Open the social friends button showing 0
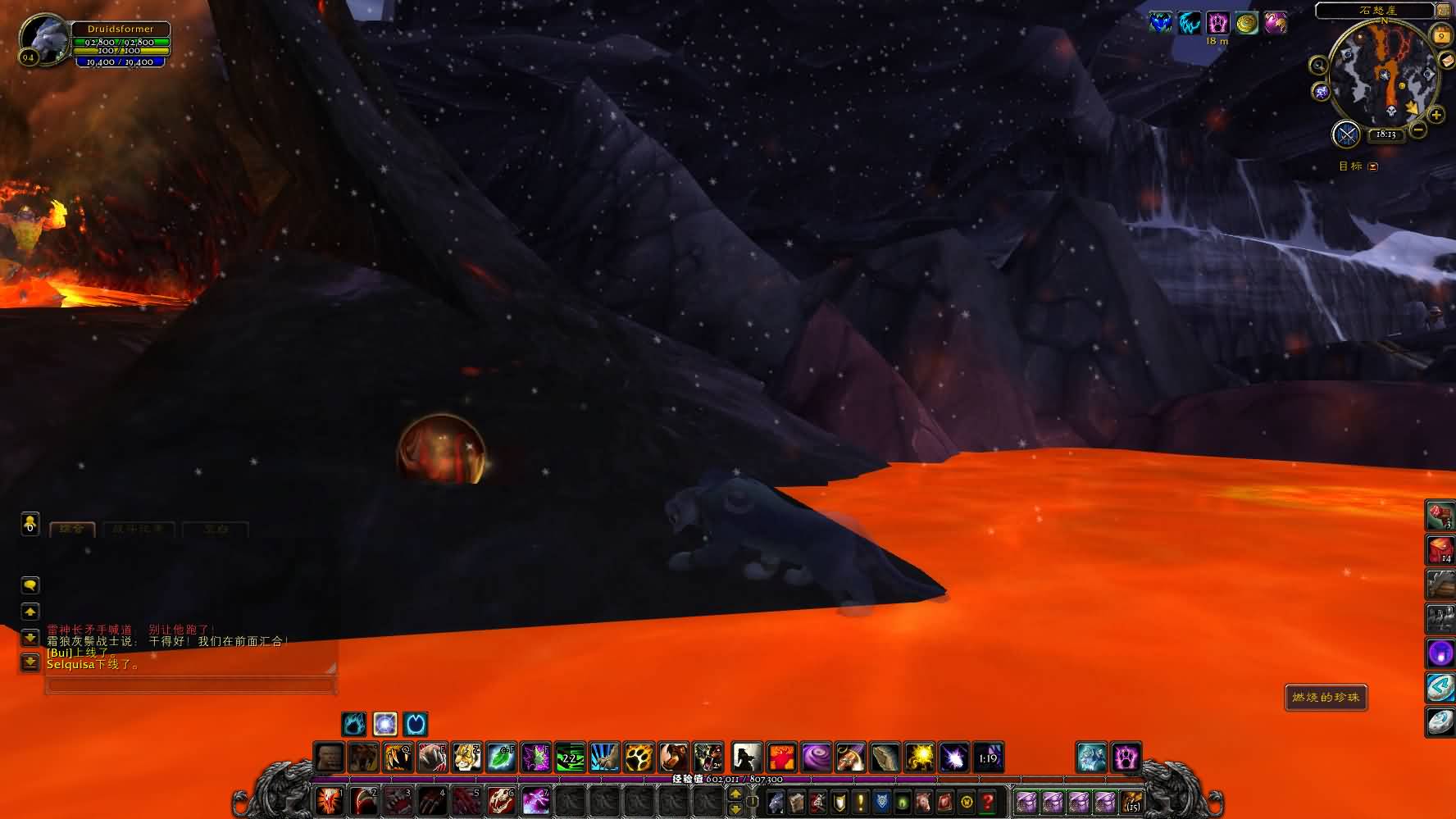 click(30, 523)
